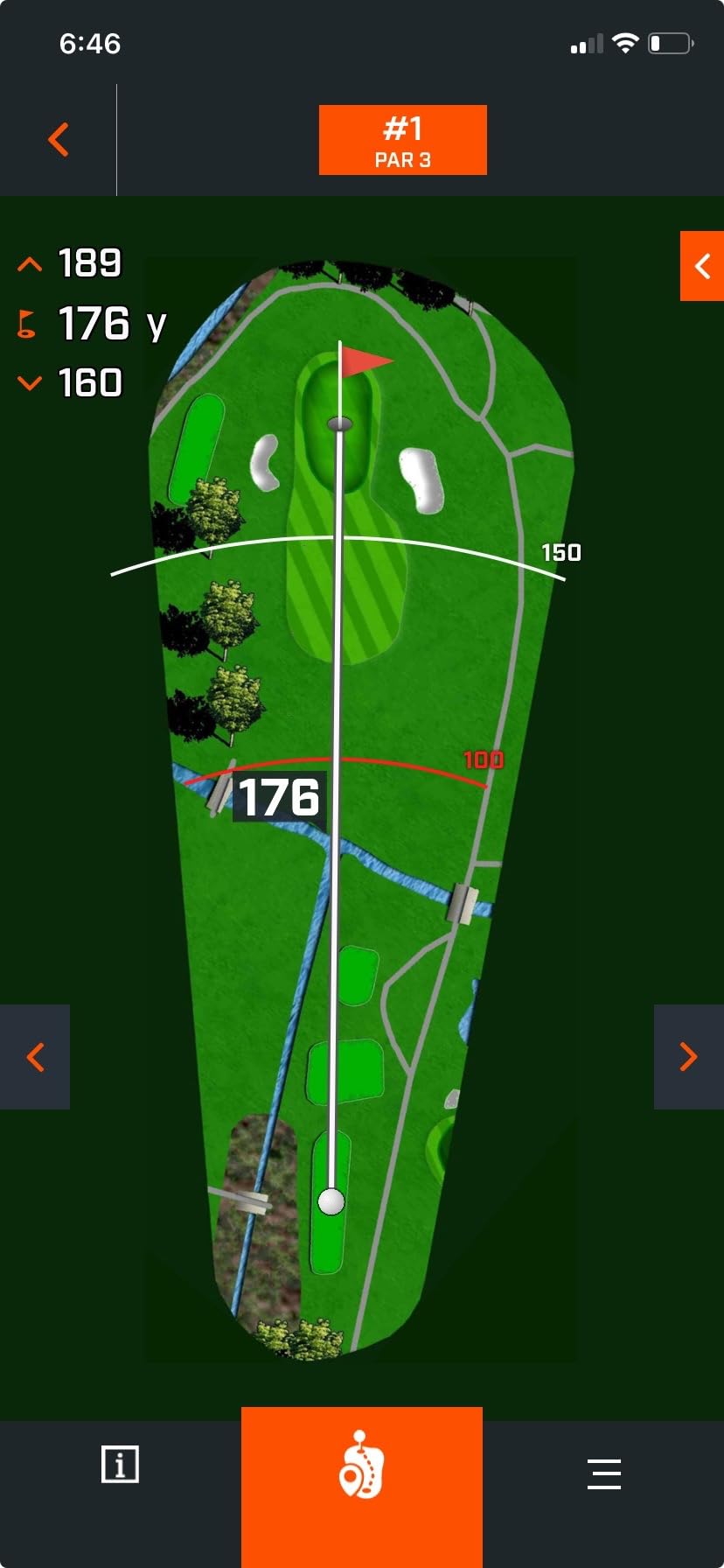Open the info panel icon
The image size is (724, 1568).
[120, 1464]
